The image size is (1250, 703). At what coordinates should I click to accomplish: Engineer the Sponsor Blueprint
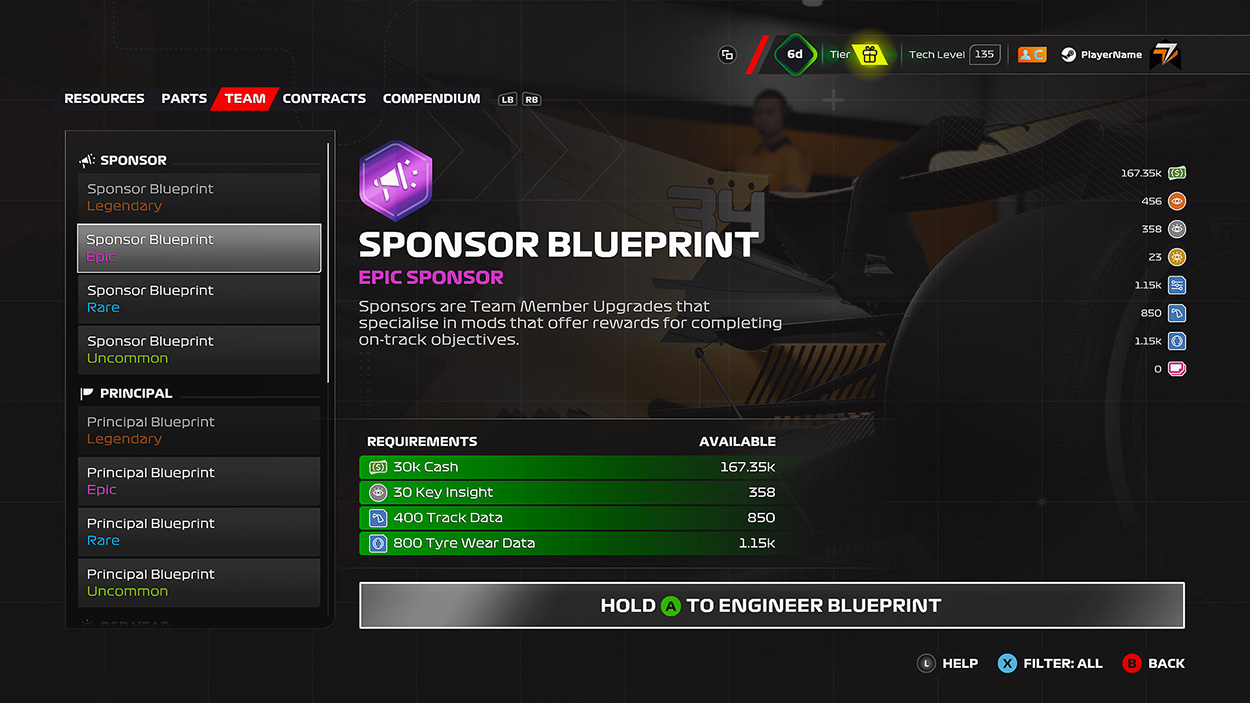(x=771, y=606)
